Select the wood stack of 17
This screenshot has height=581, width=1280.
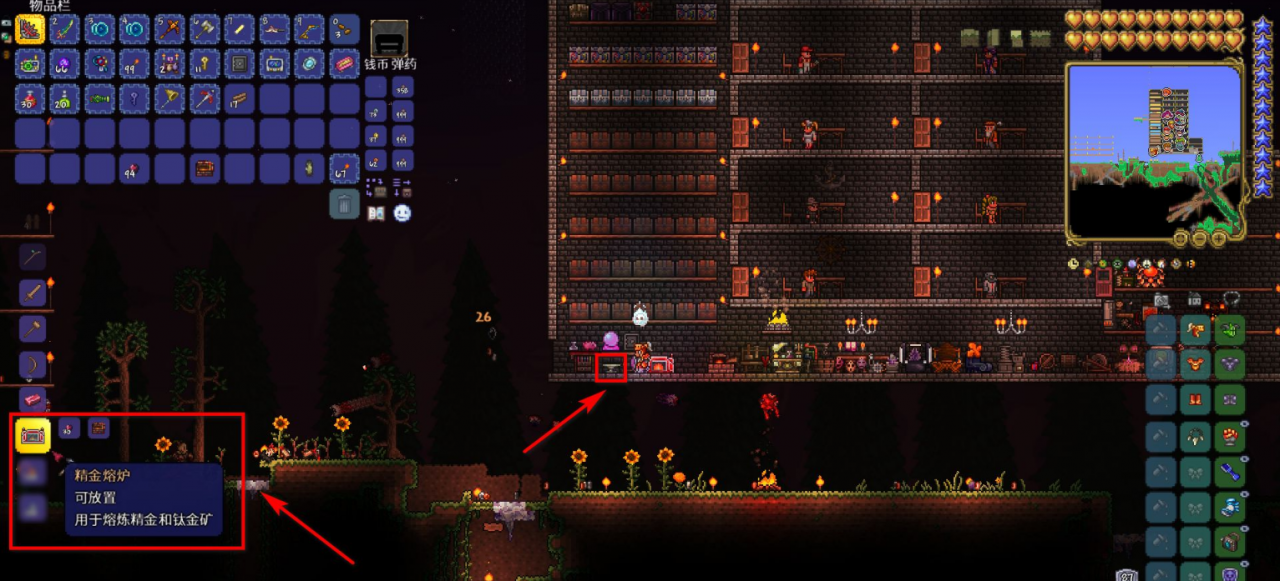240,99
